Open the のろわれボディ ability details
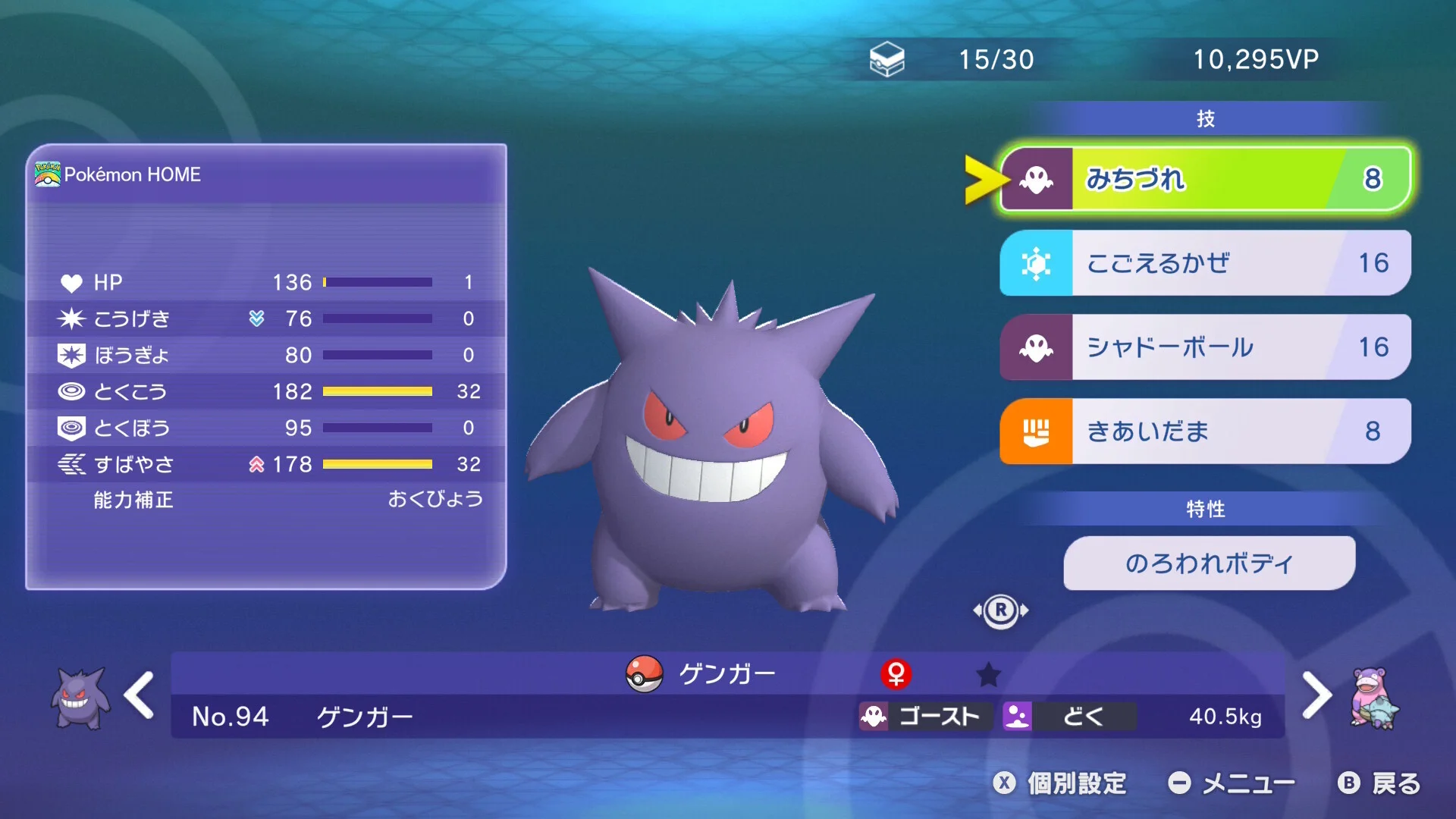Screen dimensions: 1456x819 pyautogui.click(x=1209, y=563)
